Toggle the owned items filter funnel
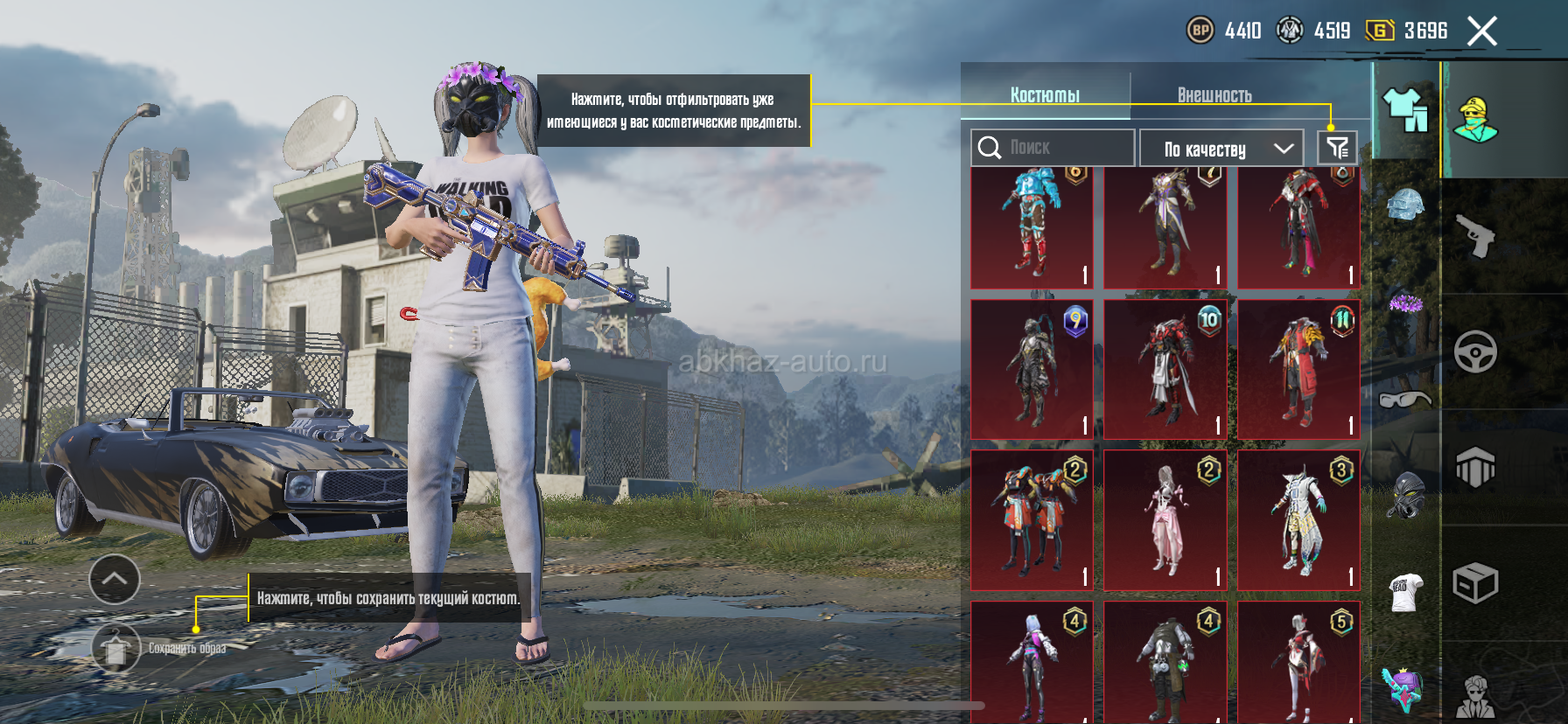1568x724 pixels. click(1337, 148)
